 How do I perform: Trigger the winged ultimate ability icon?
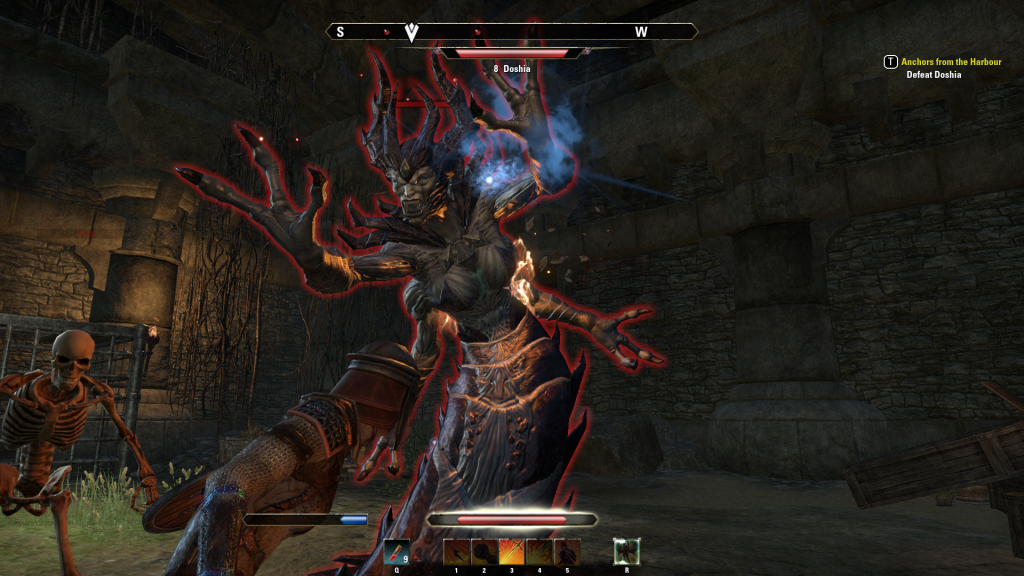(x=627, y=551)
